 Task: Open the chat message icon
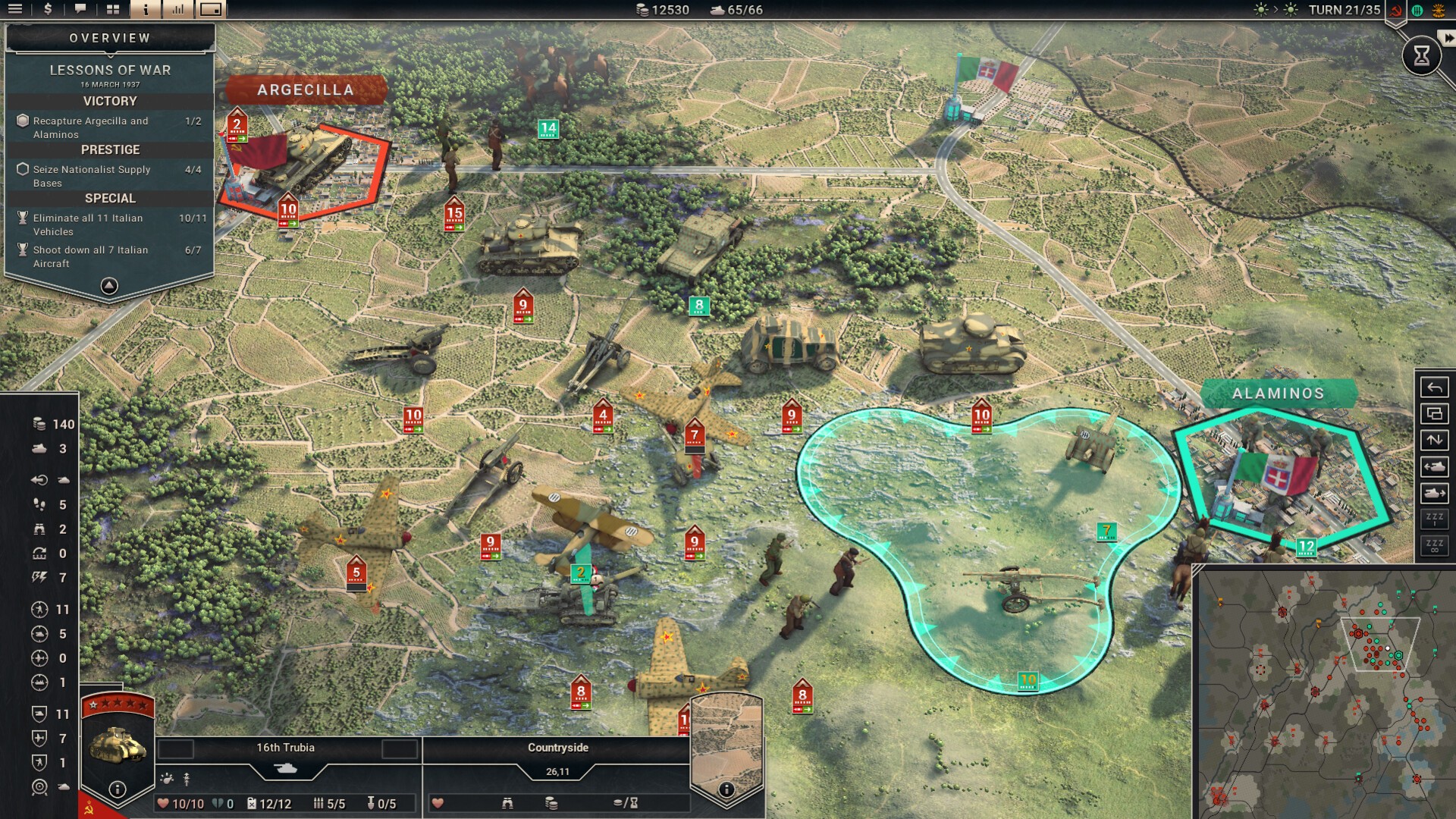point(81,10)
